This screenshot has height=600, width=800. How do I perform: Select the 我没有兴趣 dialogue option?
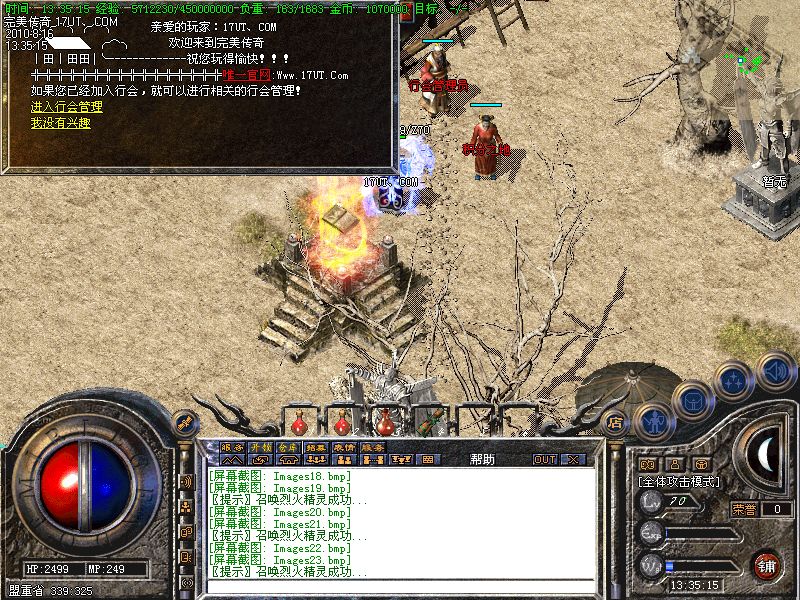point(60,123)
